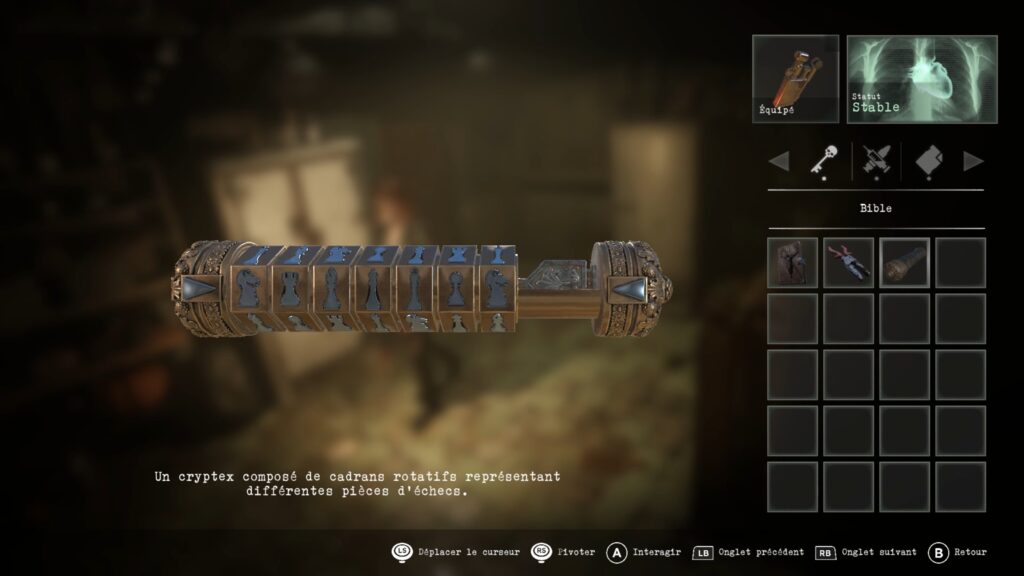Switch to the syringe and bullet tab
This screenshot has width=1024, height=576.
tap(876, 160)
